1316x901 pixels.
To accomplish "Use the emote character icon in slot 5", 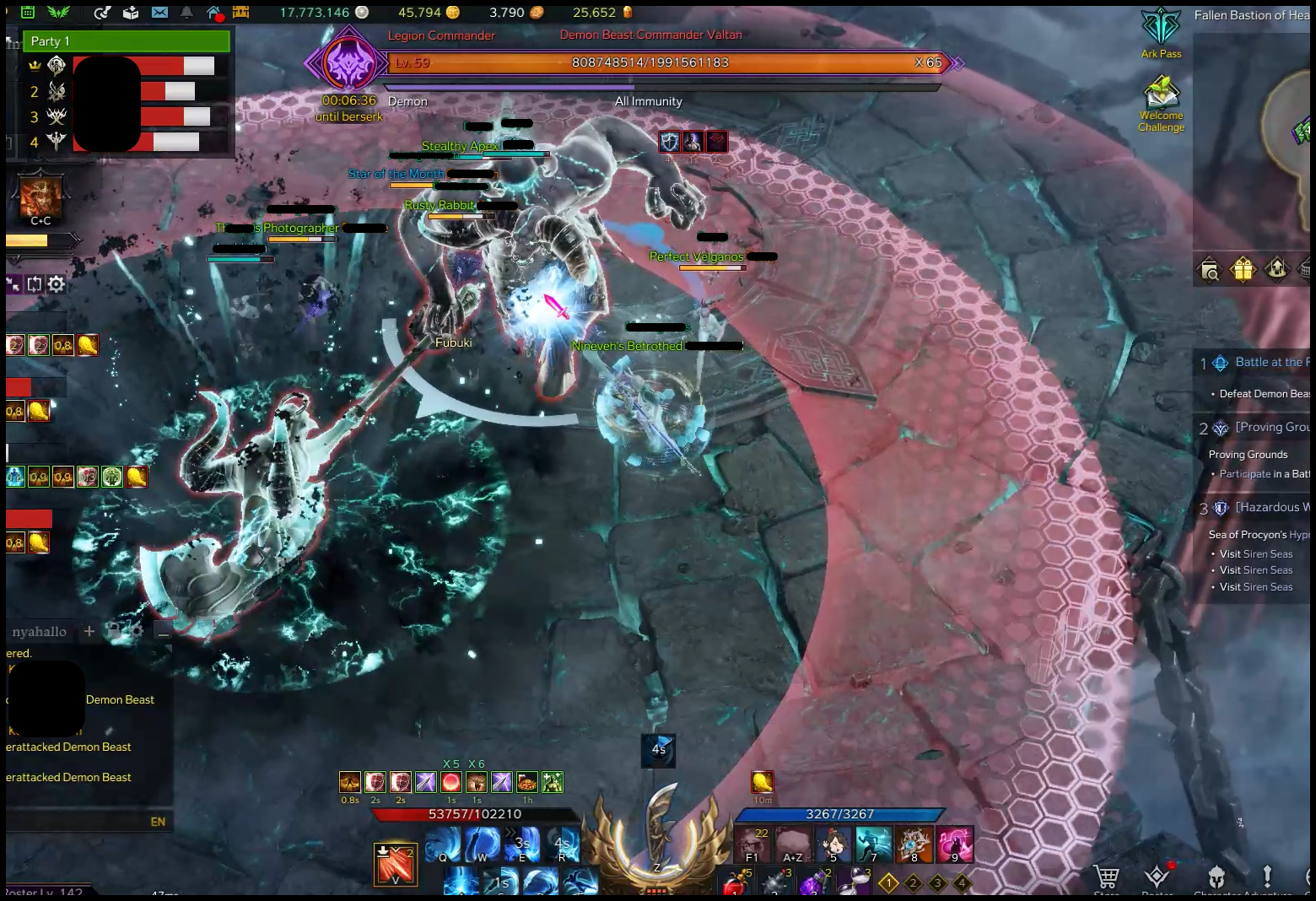I will point(833,844).
